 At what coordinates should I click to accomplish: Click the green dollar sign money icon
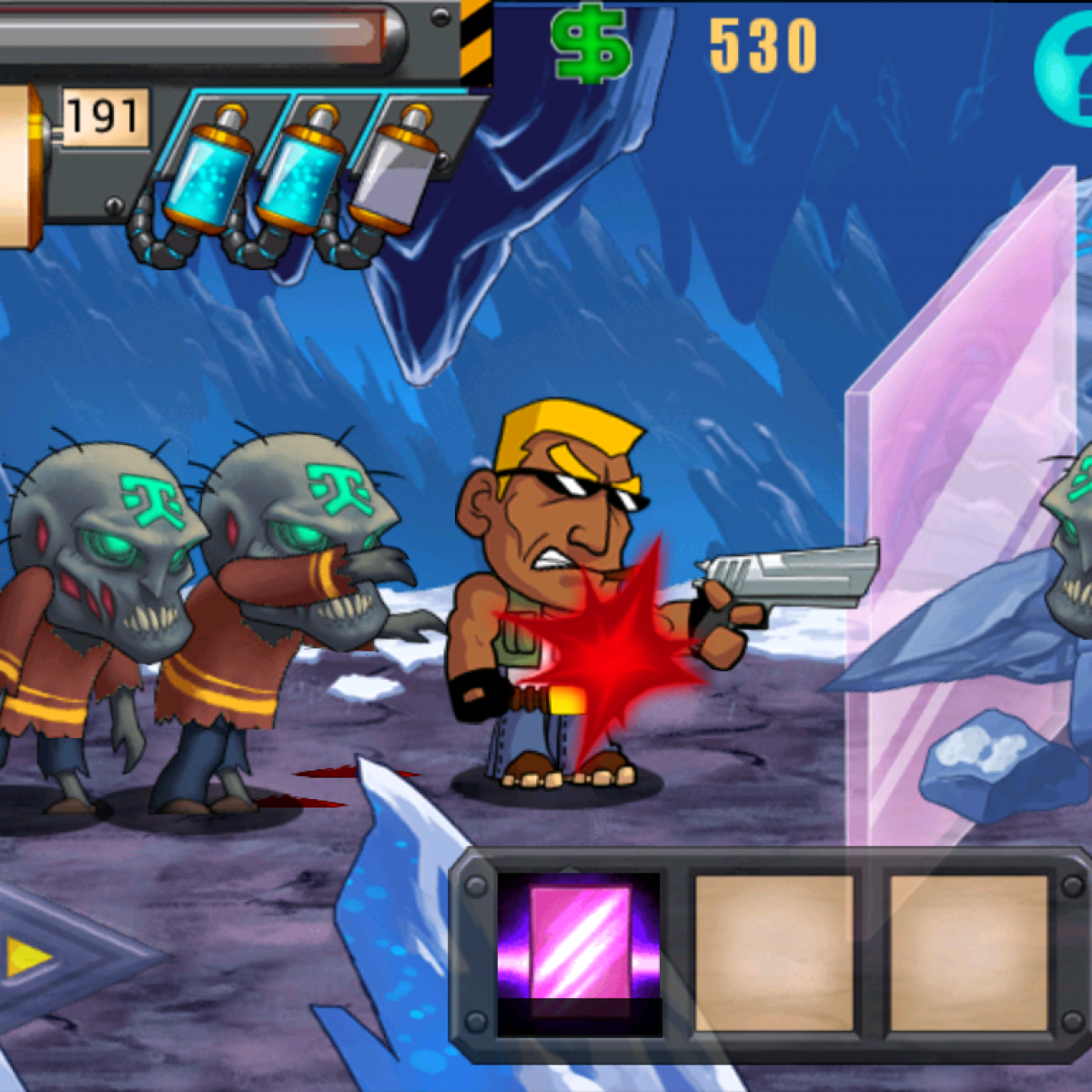tap(591, 45)
